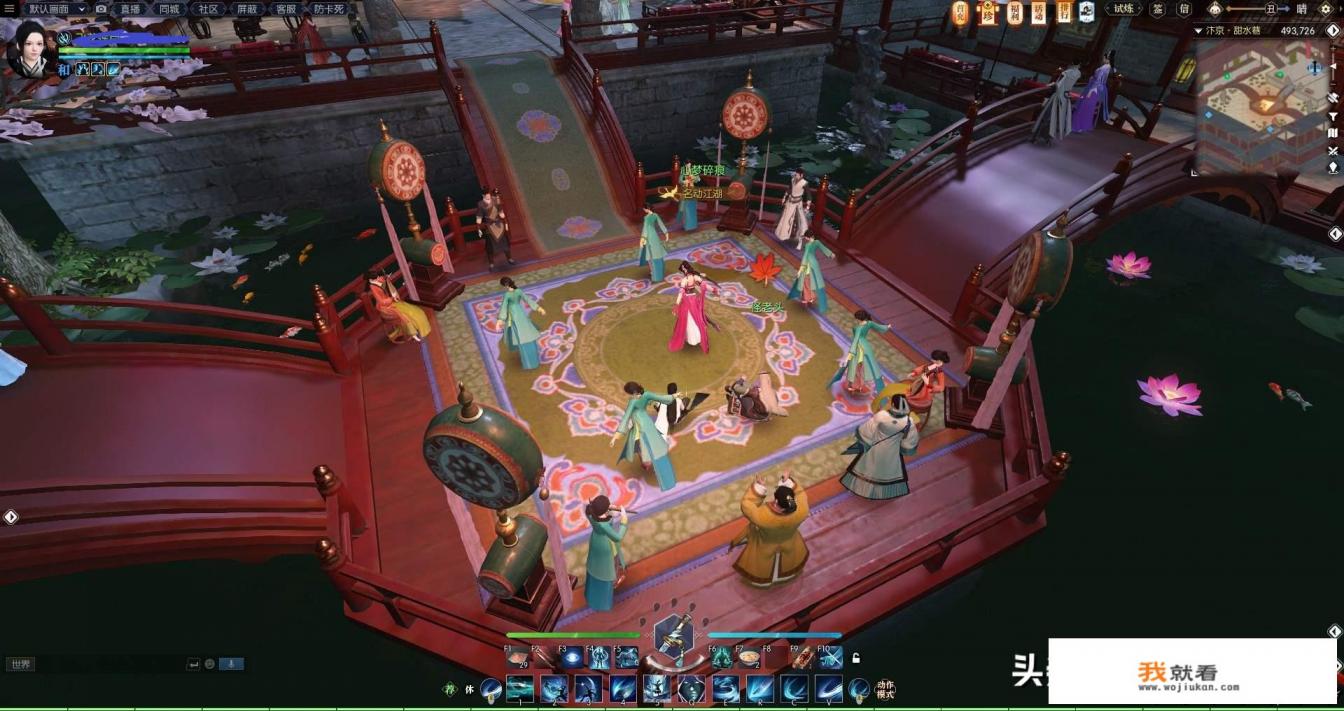
Task: Expand the 默认画面 display dropdown
Action: pos(57,8)
